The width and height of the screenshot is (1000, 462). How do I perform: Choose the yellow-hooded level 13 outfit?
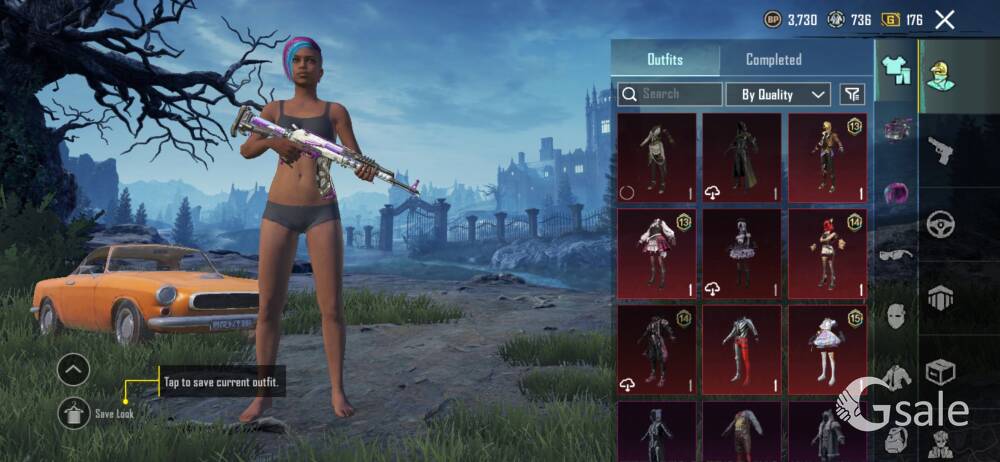pos(826,157)
